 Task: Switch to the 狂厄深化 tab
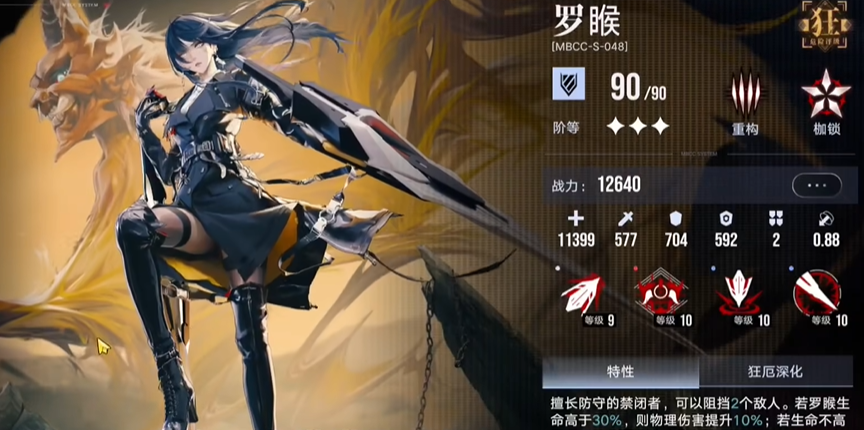pyautogui.click(x=775, y=372)
